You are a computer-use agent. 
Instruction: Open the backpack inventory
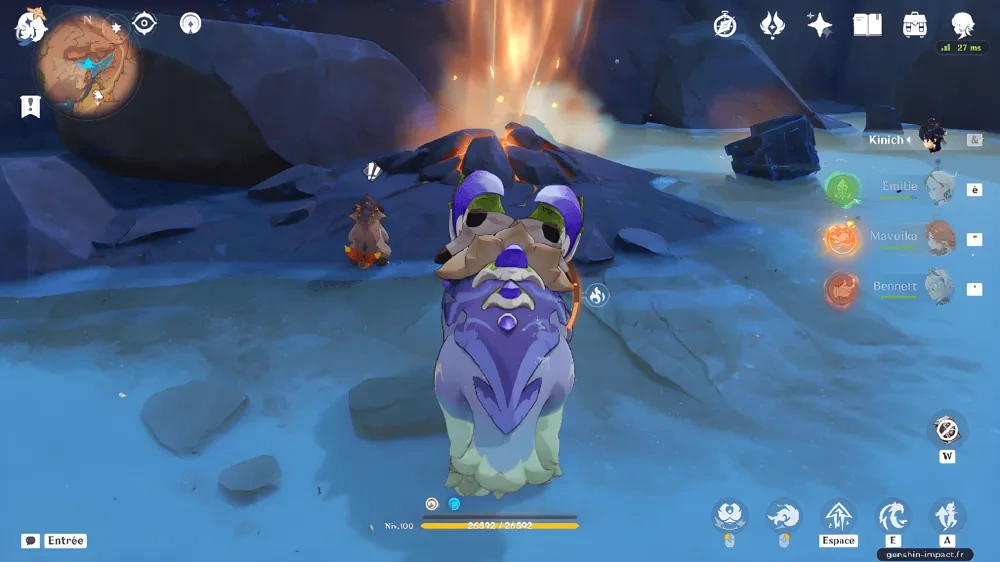(914, 25)
